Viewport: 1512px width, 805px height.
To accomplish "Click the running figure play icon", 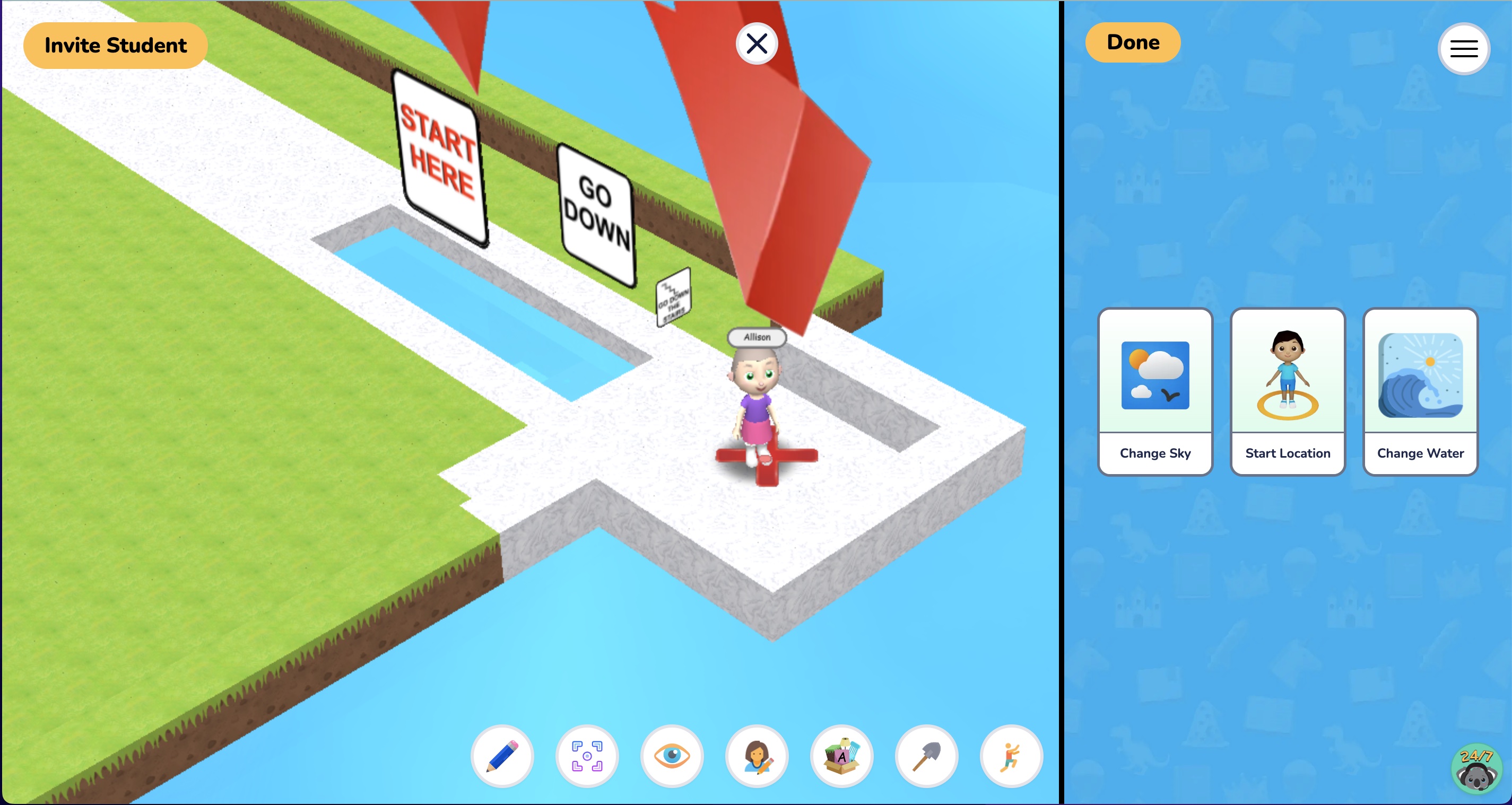I will [1011, 756].
